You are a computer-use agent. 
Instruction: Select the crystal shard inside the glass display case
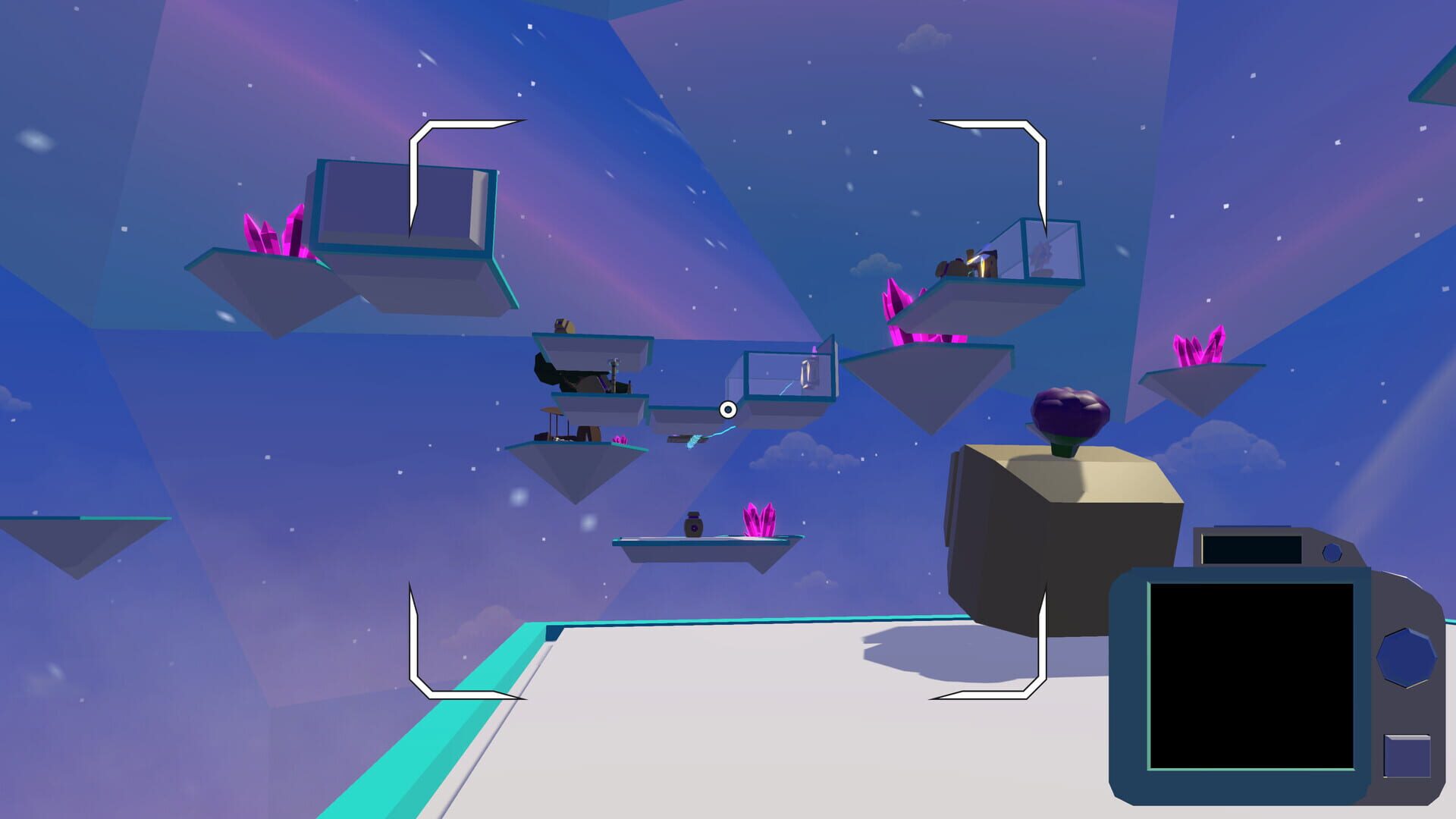click(x=807, y=375)
